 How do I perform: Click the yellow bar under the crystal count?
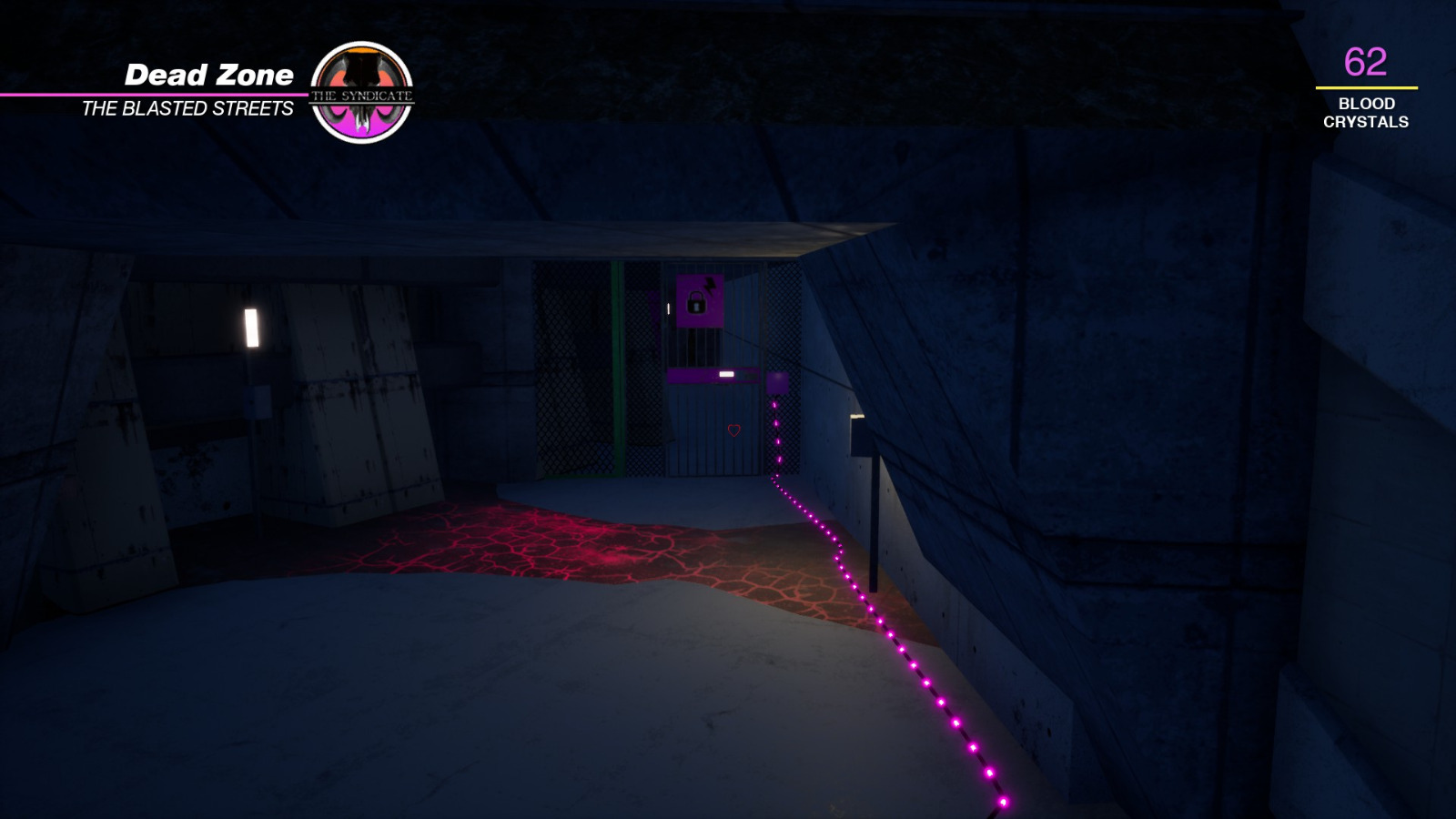[1368, 87]
